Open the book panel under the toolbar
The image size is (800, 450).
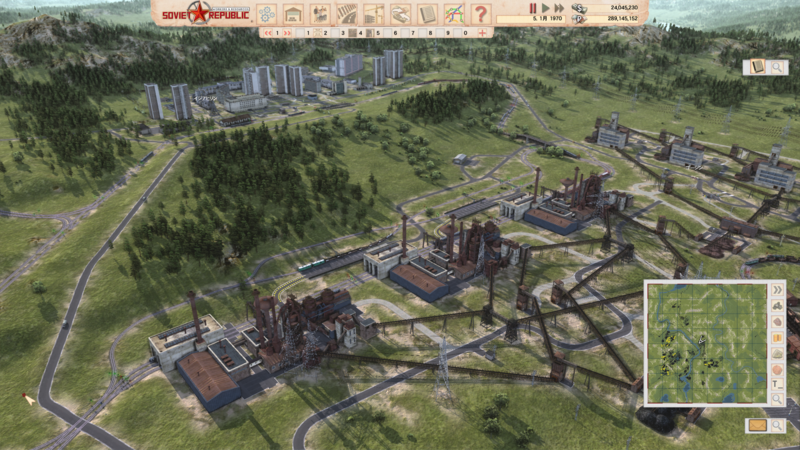click(x=755, y=67)
